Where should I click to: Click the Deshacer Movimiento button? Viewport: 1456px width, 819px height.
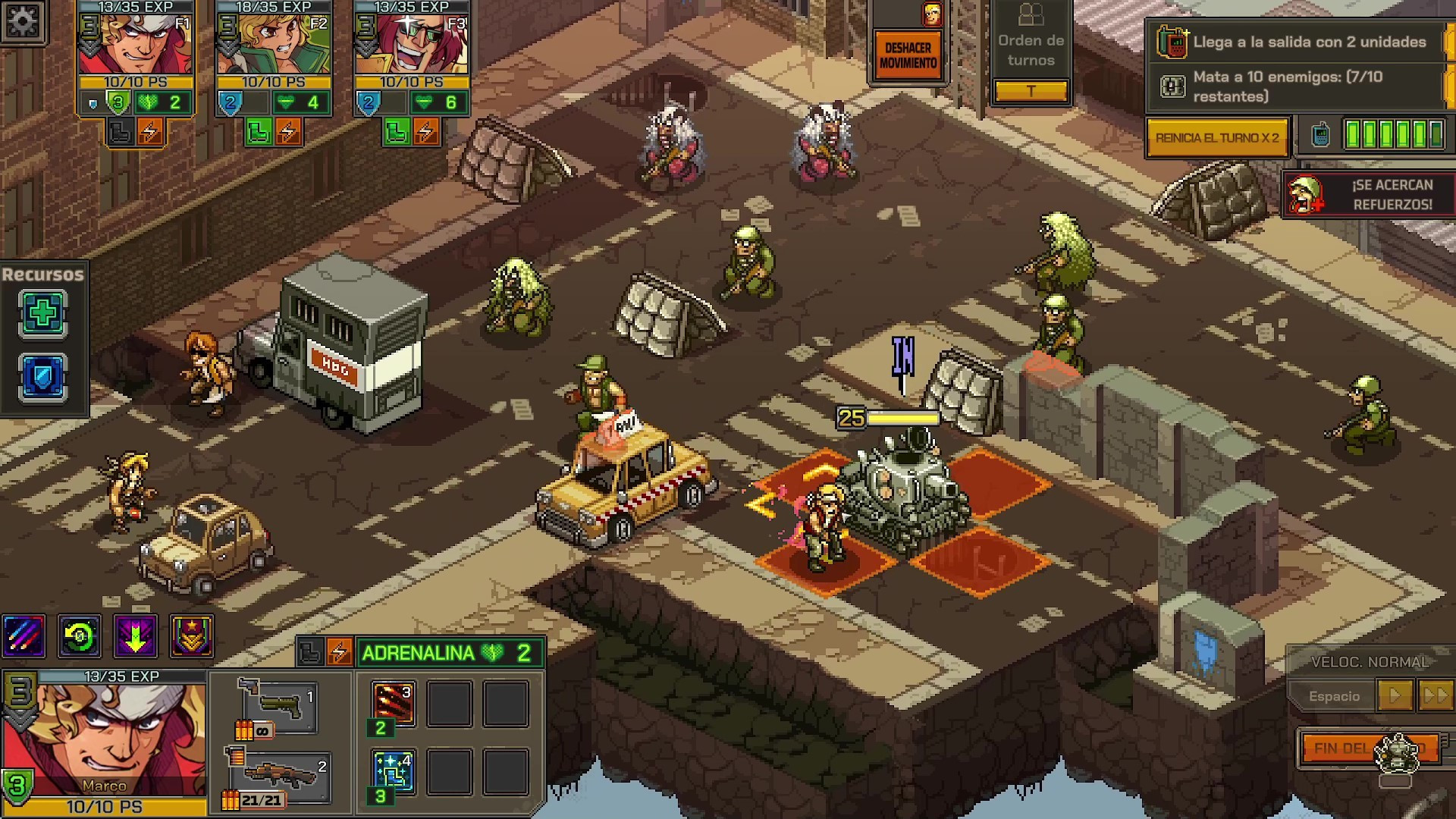tap(908, 55)
